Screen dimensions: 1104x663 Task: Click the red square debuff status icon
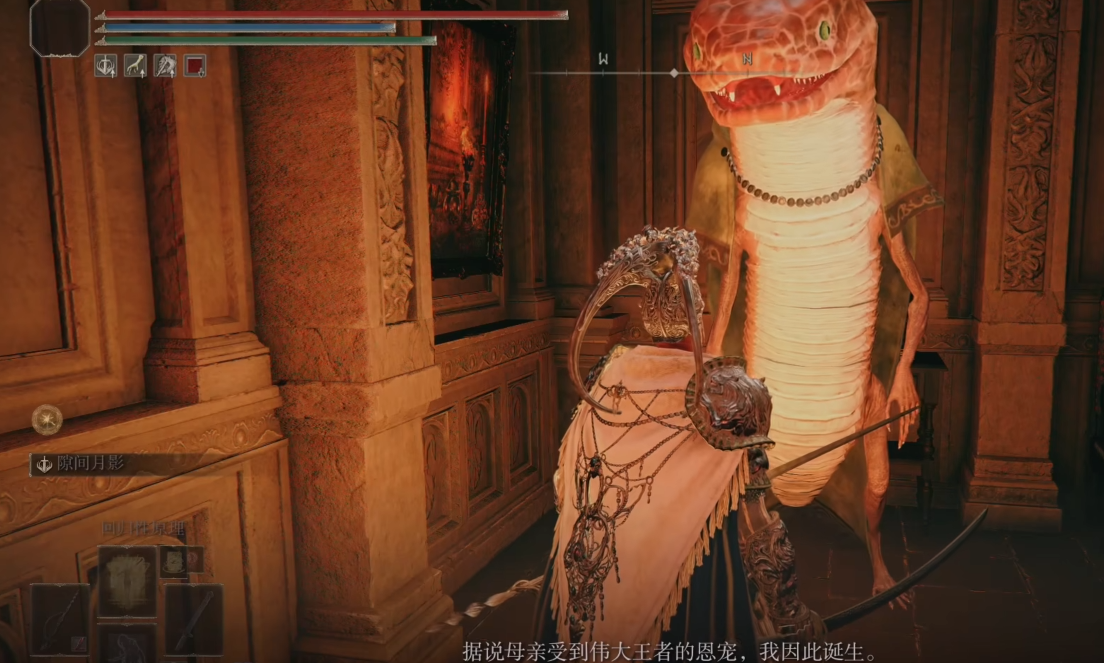tap(195, 66)
